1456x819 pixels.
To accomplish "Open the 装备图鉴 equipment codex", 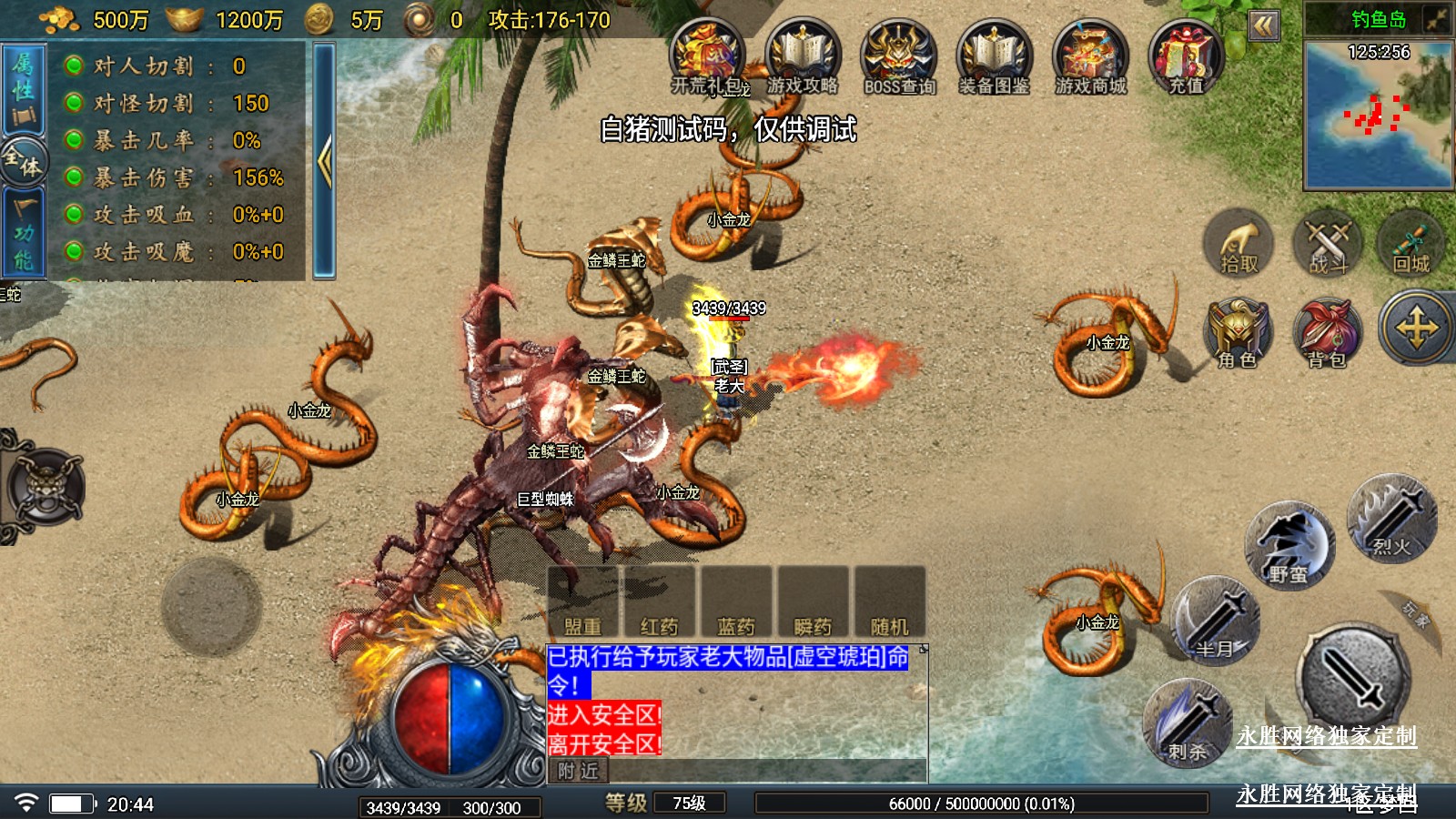I will click(x=995, y=57).
